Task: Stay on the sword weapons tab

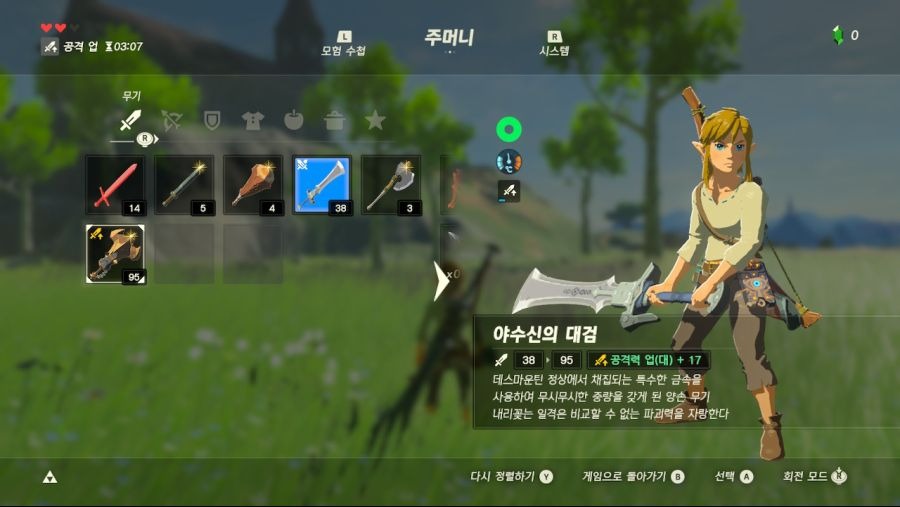Action: [130, 121]
